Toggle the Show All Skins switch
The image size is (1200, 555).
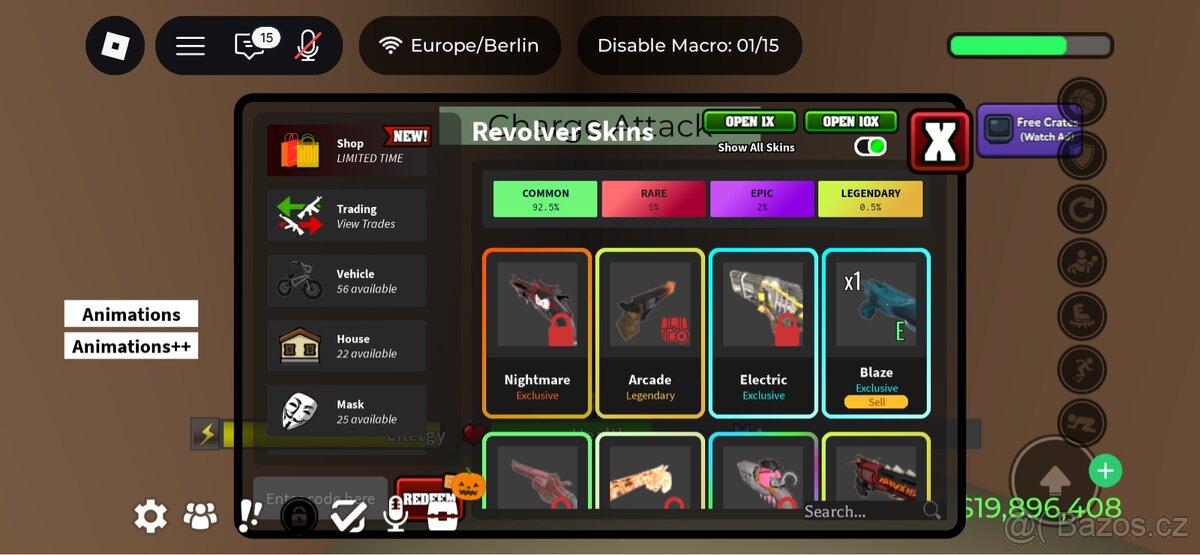tap(870, 147)
